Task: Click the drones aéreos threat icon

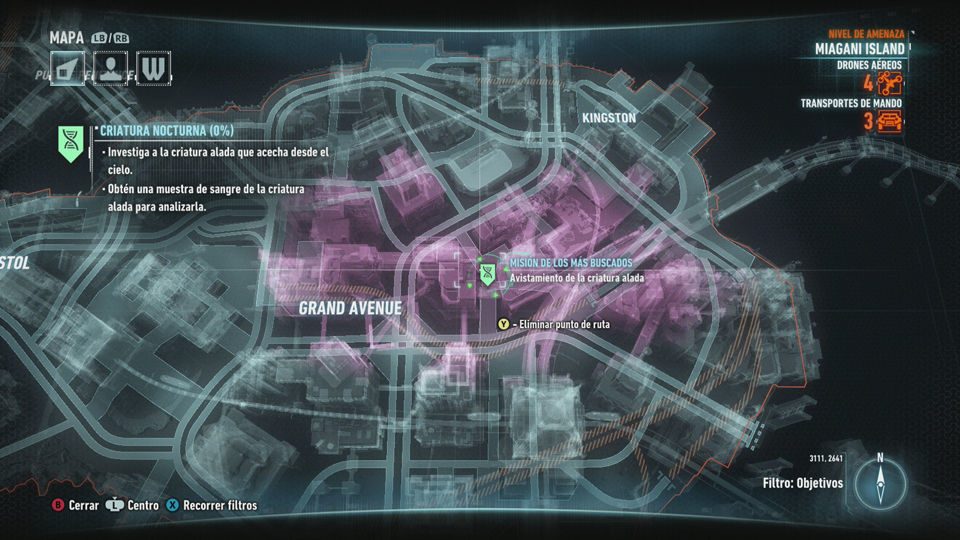Action: (x=890, y=82)
